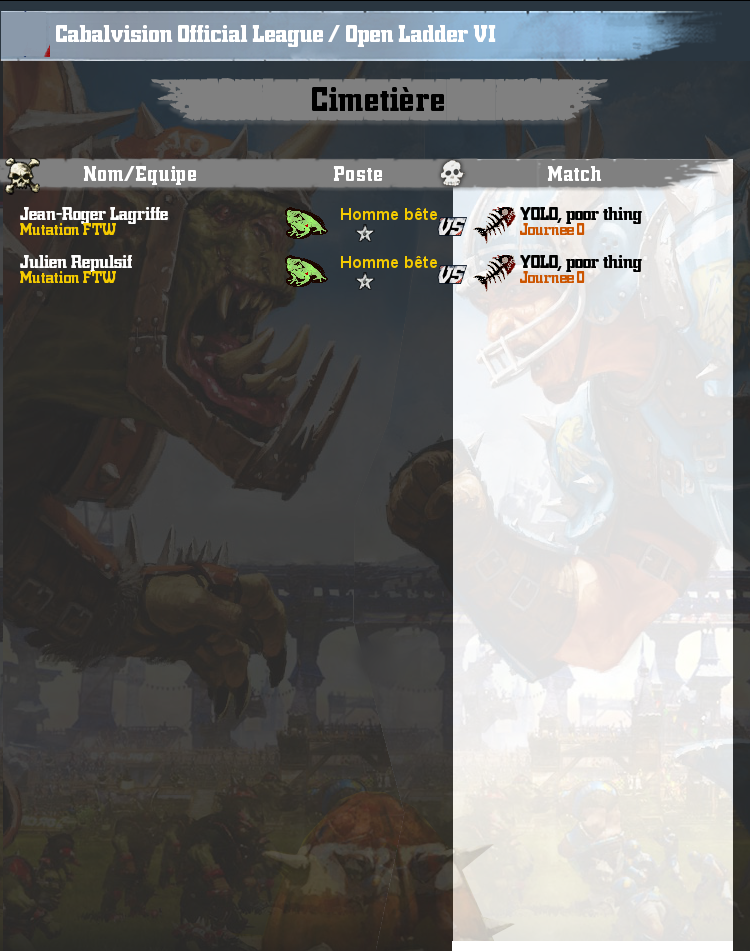
Task: Open Mutation FTW team under Julien Repulsif
Action: click(x=68, y=278)
